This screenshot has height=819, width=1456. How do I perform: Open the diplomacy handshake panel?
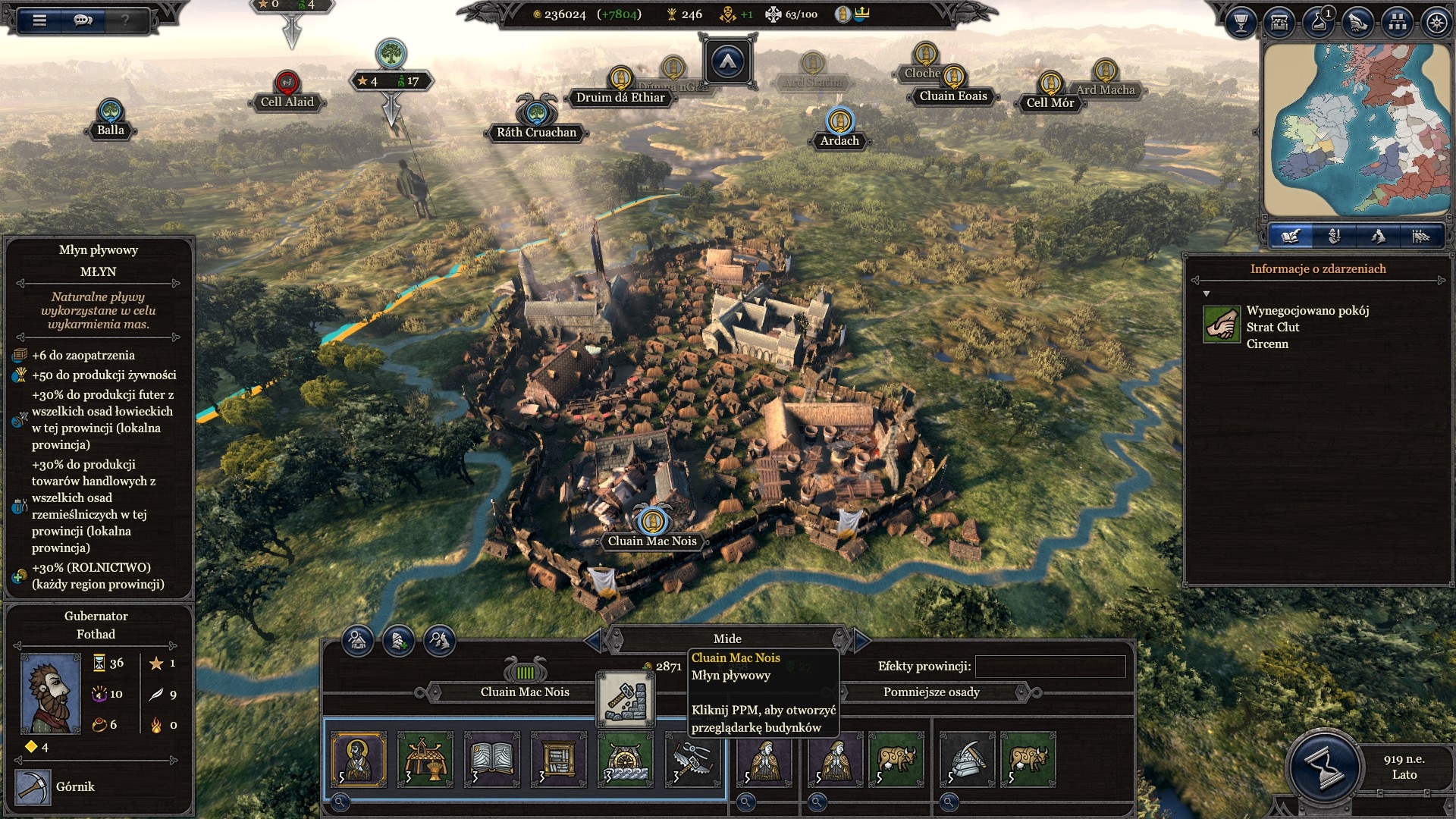[1357, 23]
